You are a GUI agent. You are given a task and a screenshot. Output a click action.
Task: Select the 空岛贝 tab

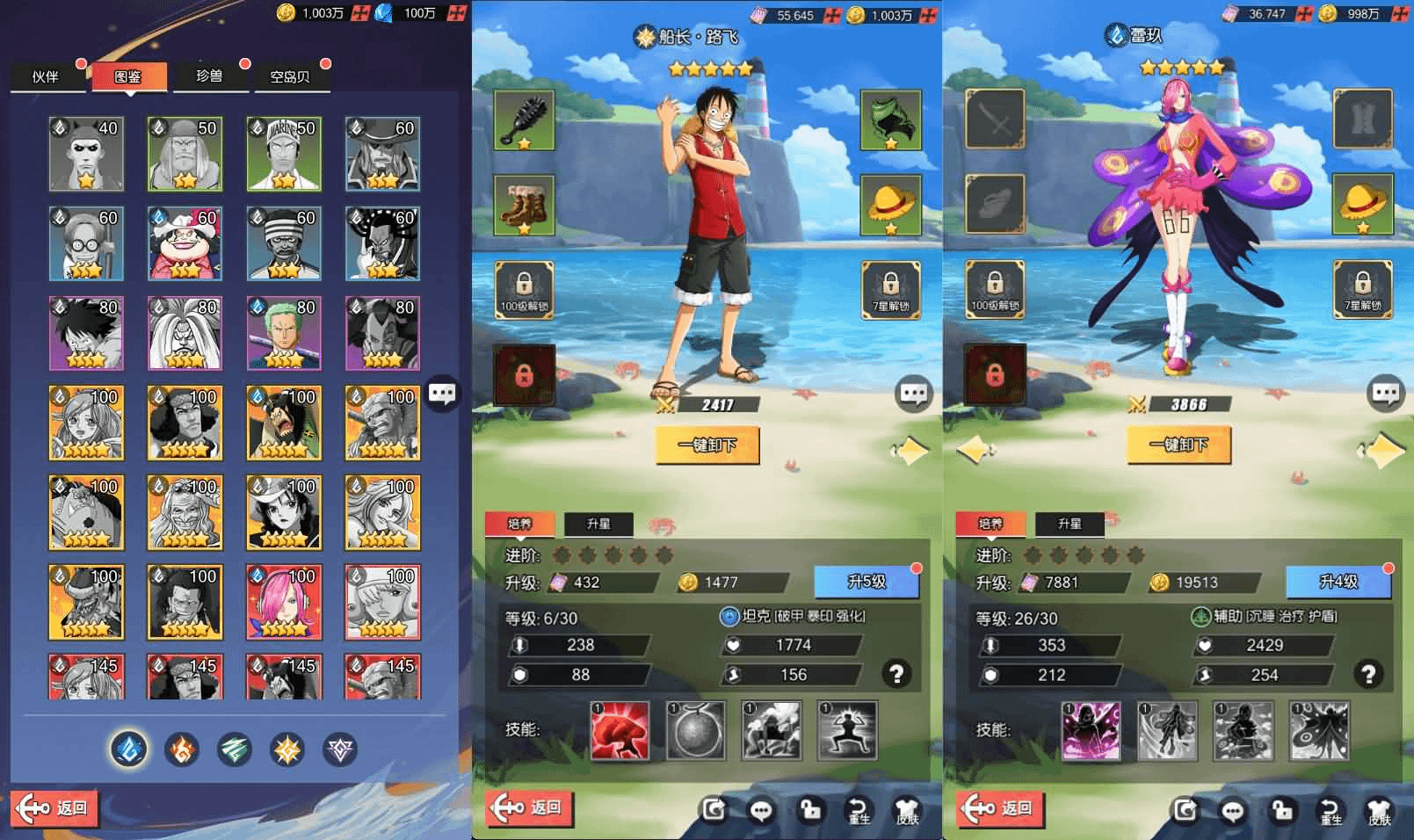coord(290,77)
